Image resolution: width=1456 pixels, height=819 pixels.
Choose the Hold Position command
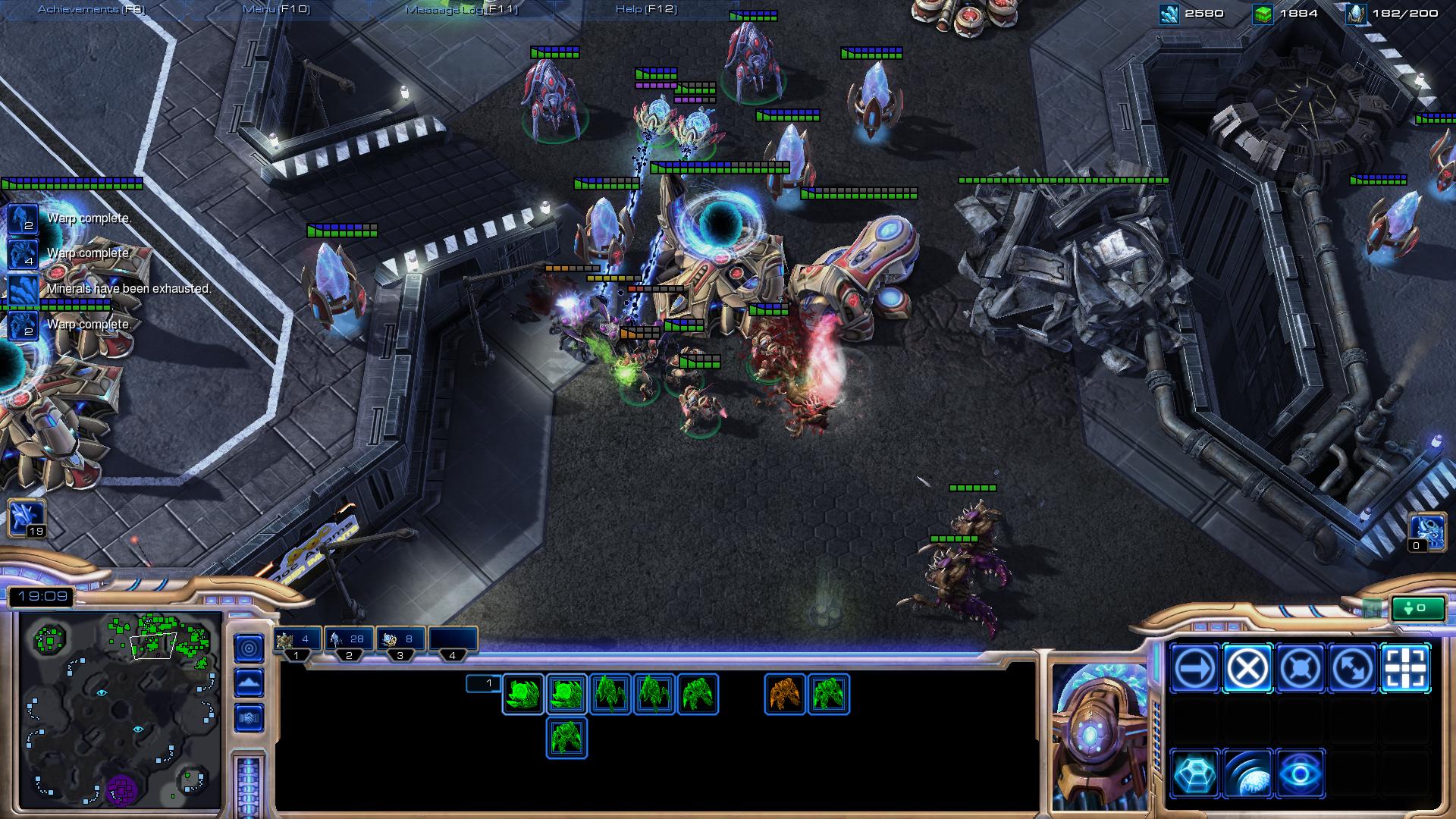(1300, 669)
